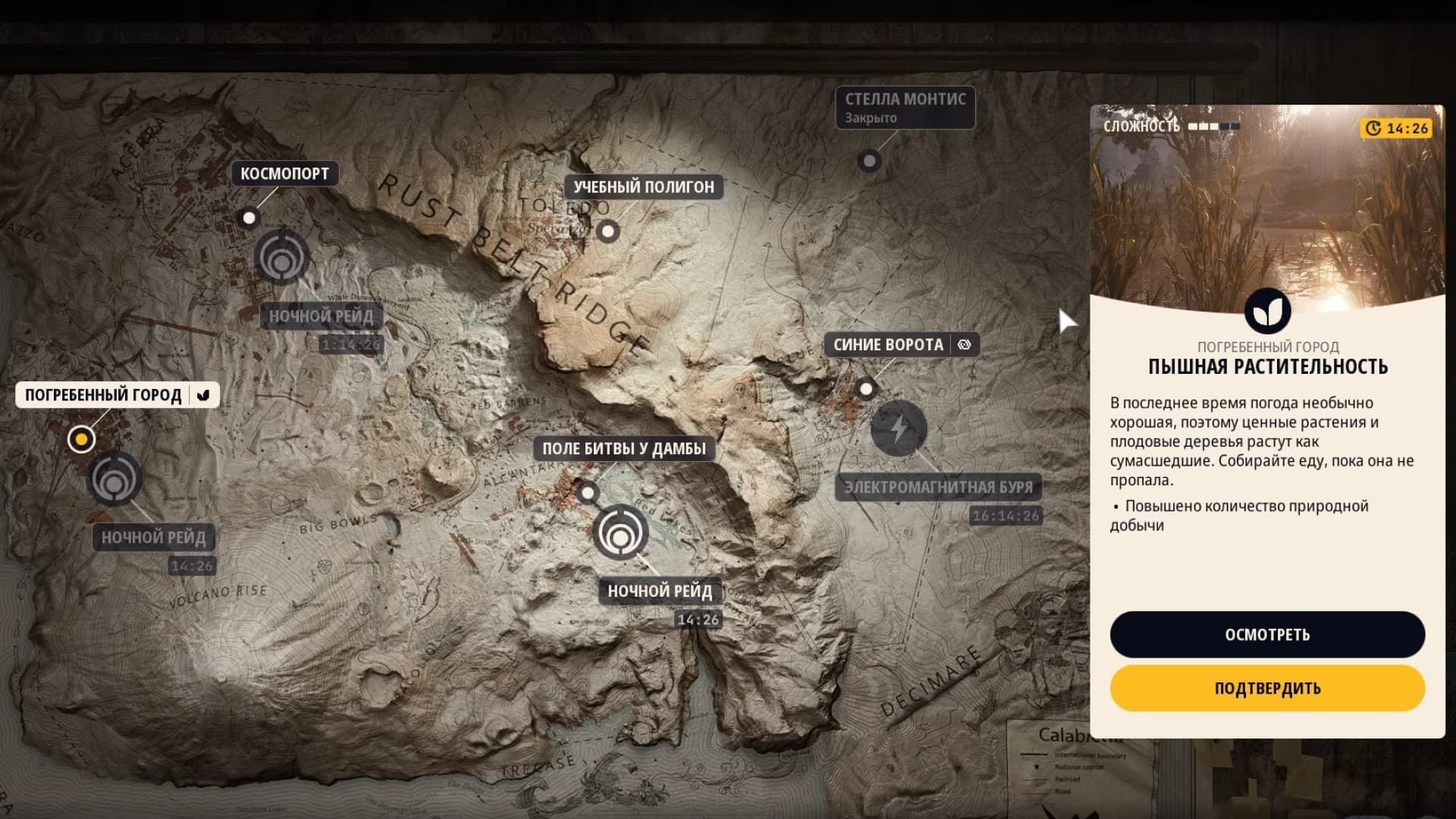1456x819 pixels.
Task: Click the Синие ворота white marker dot
Action: coord(866,389)
